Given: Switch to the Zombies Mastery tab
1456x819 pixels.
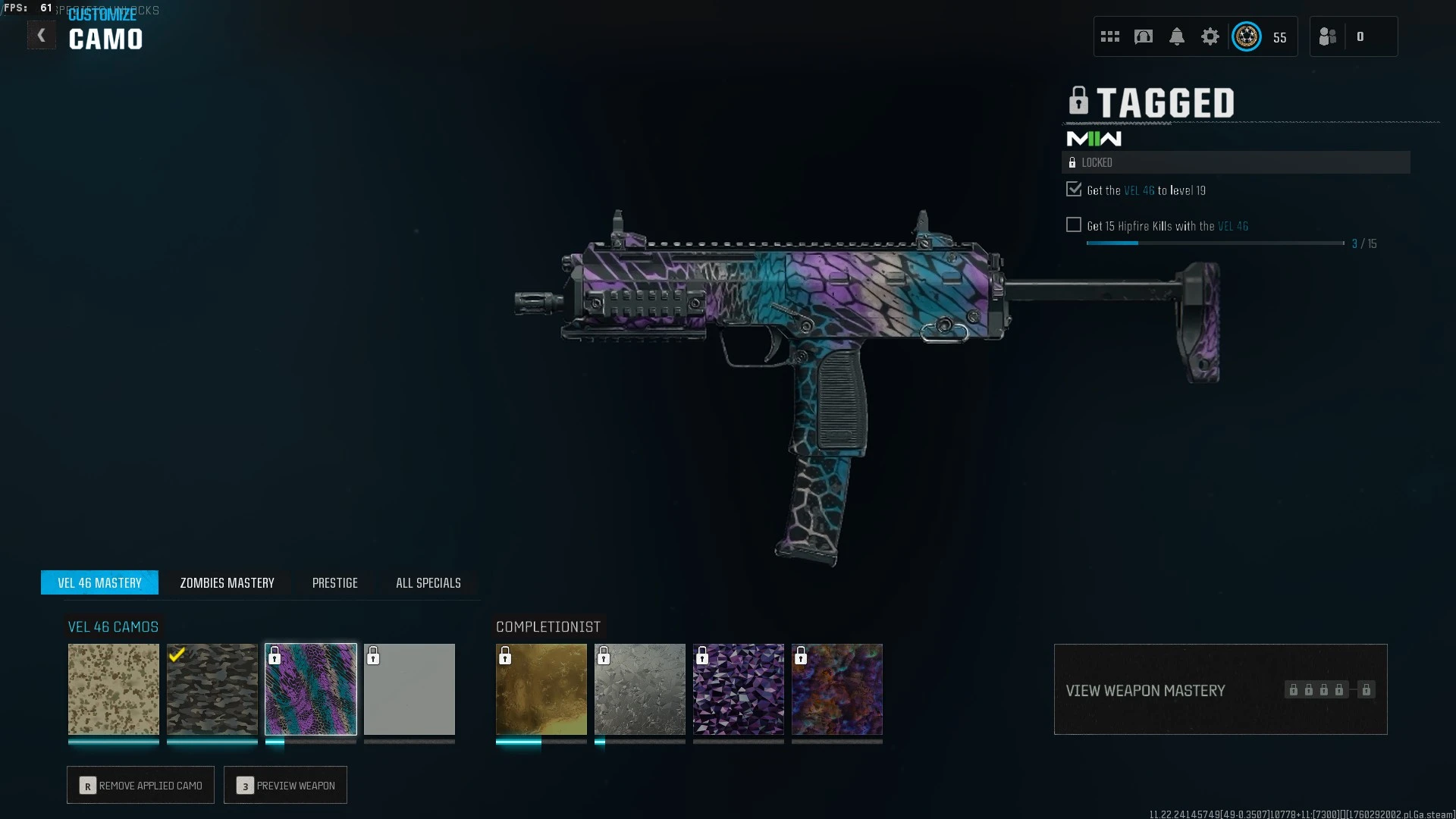Looking at the screenshot, I should click(x=227, y=582).
